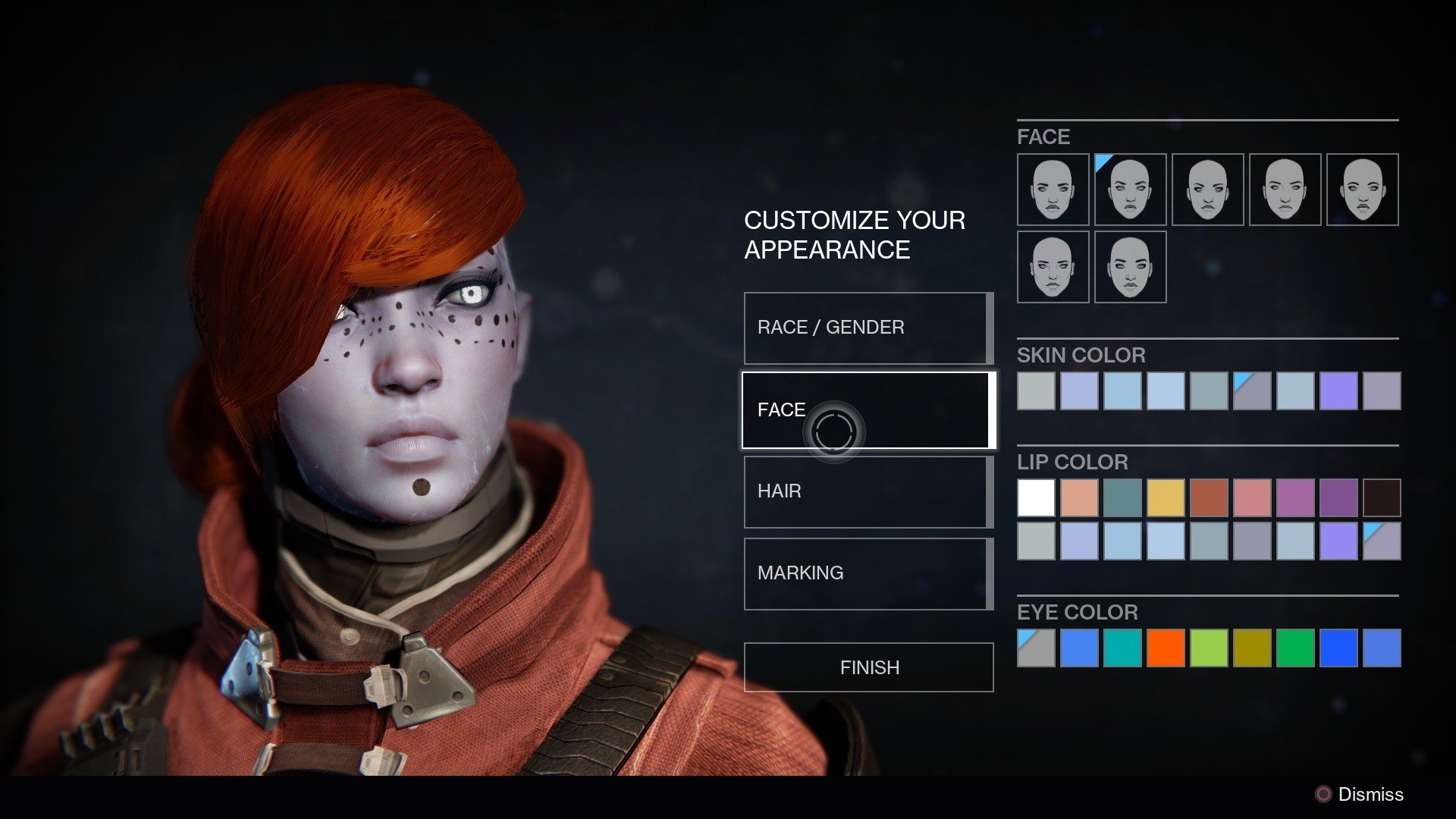The image size is (1456, 819).
Task: Select the violet skin color swatch
Action: coord(1338,391)
